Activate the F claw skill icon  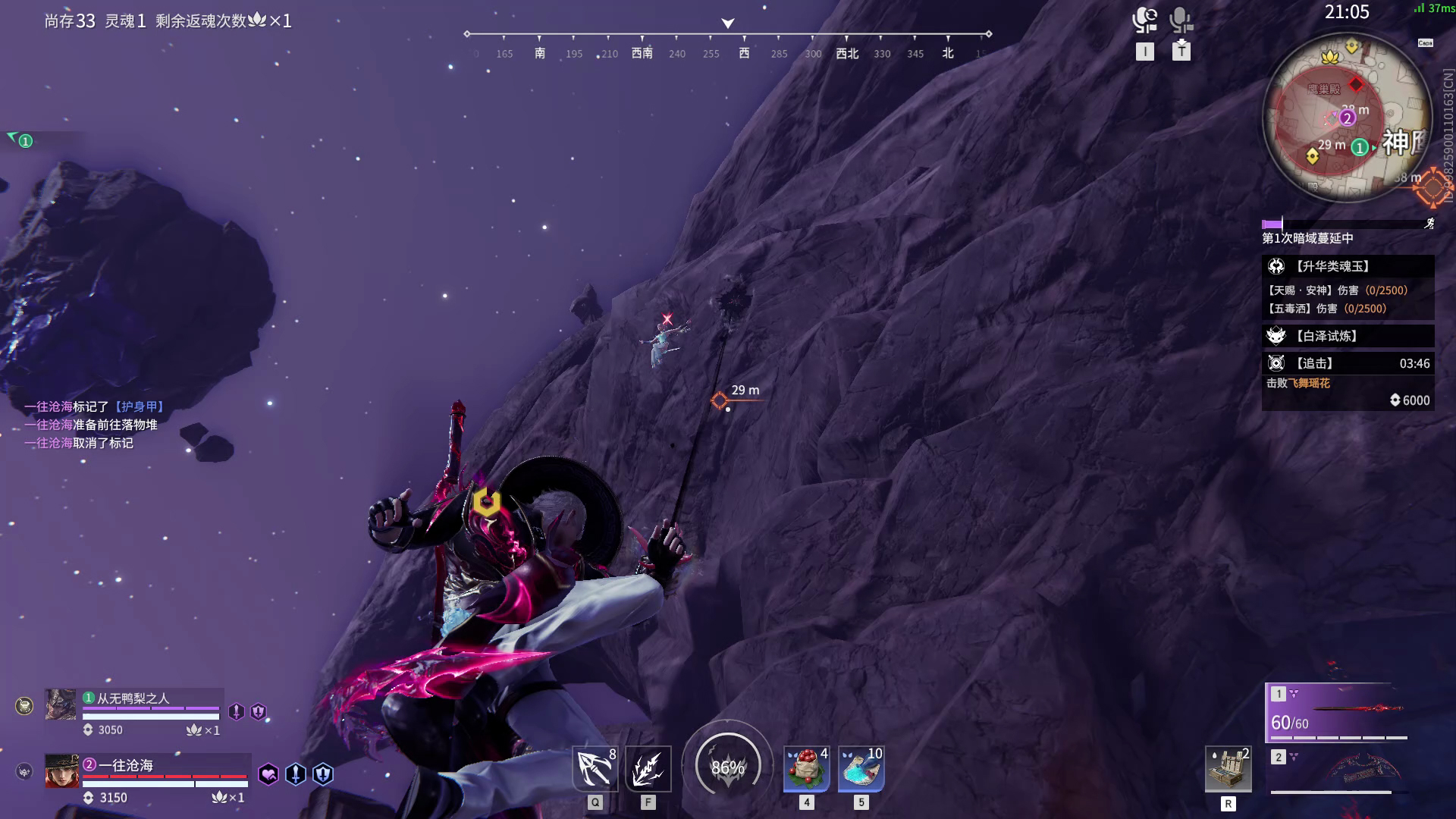point(648,769)
